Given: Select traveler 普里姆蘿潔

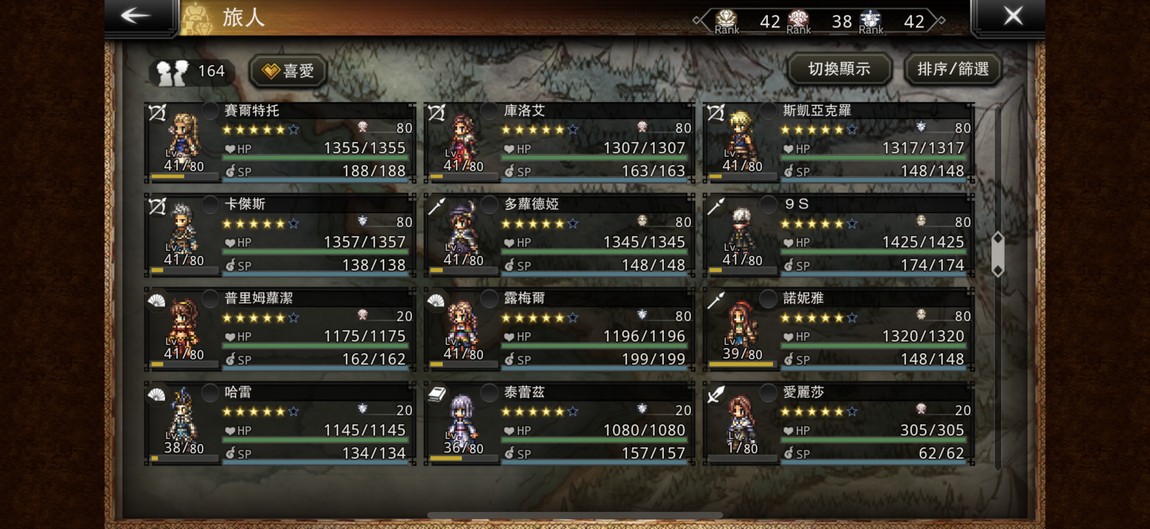Looking at the screenshot, I should pyautogui.click(x=280, y=330).
